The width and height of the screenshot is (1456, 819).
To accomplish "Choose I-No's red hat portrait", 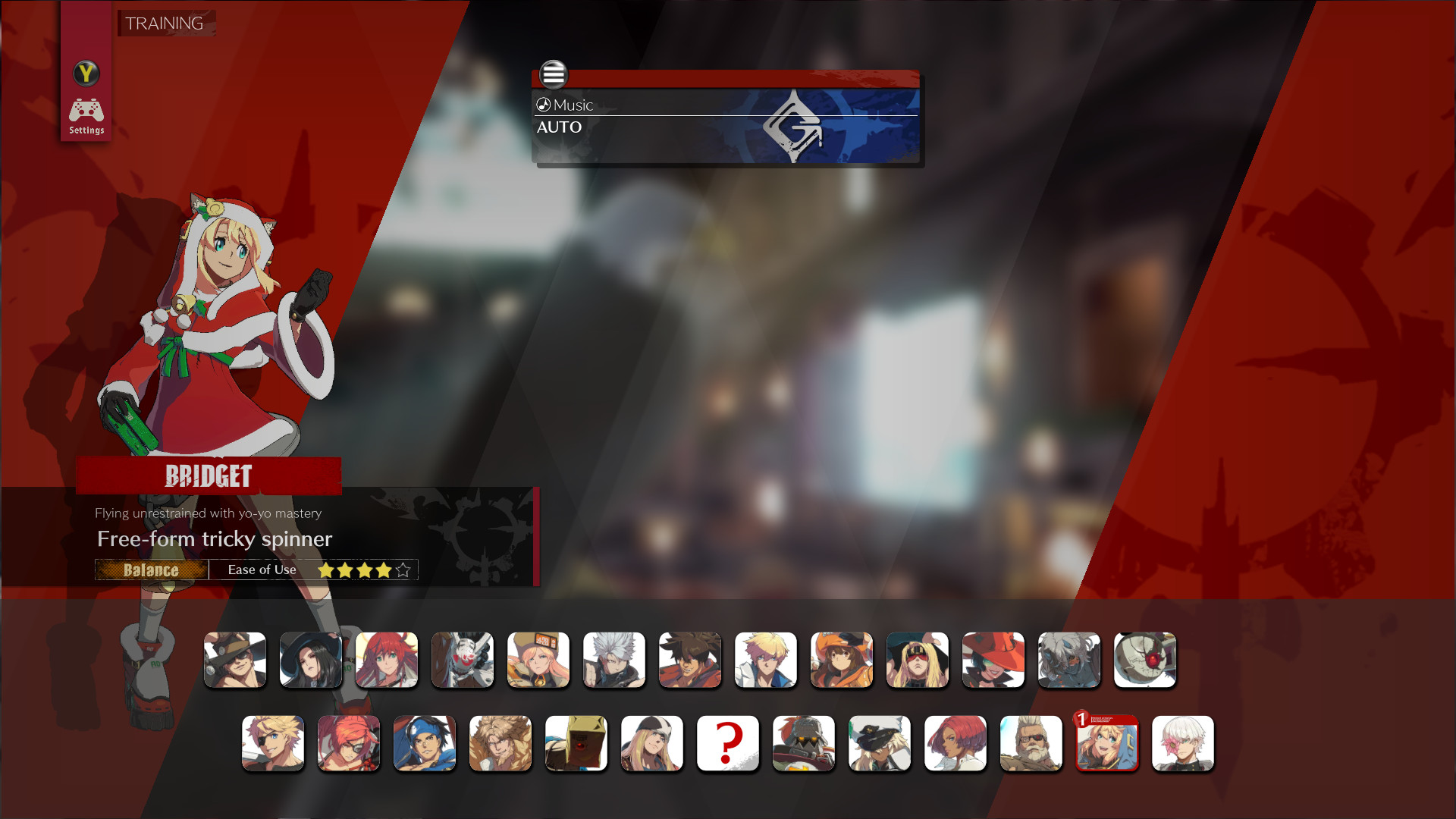I will click(993, 660).
